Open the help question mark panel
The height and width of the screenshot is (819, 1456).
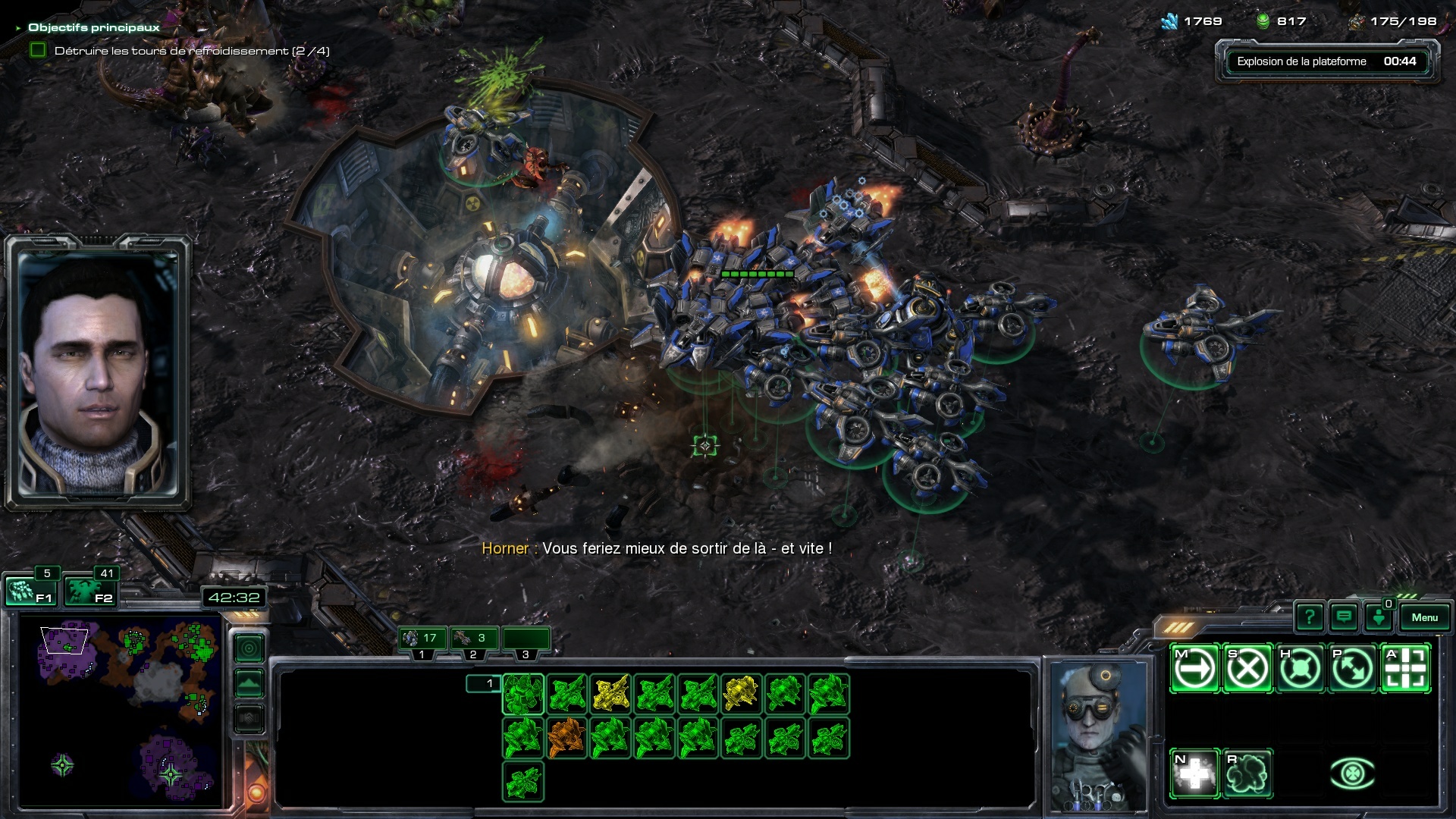[1310, 617]
